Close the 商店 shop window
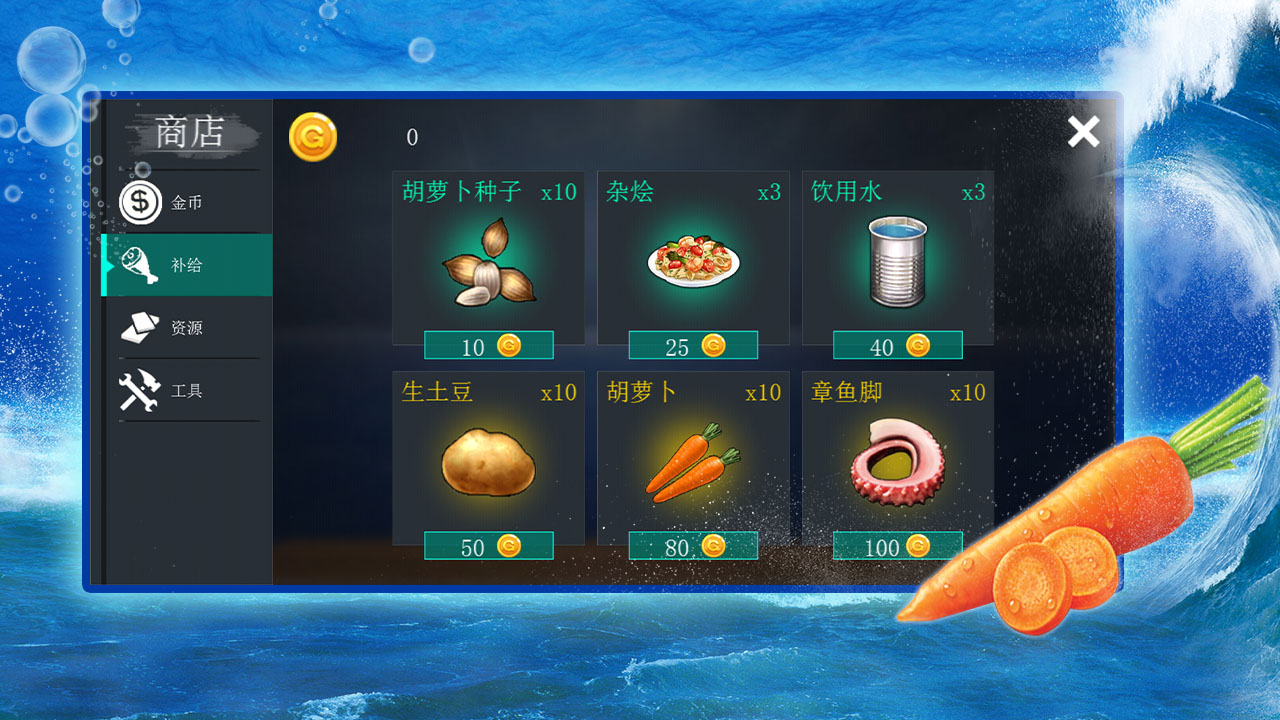The width and height of the screenshot is (1280, 720). point(1083,131)
